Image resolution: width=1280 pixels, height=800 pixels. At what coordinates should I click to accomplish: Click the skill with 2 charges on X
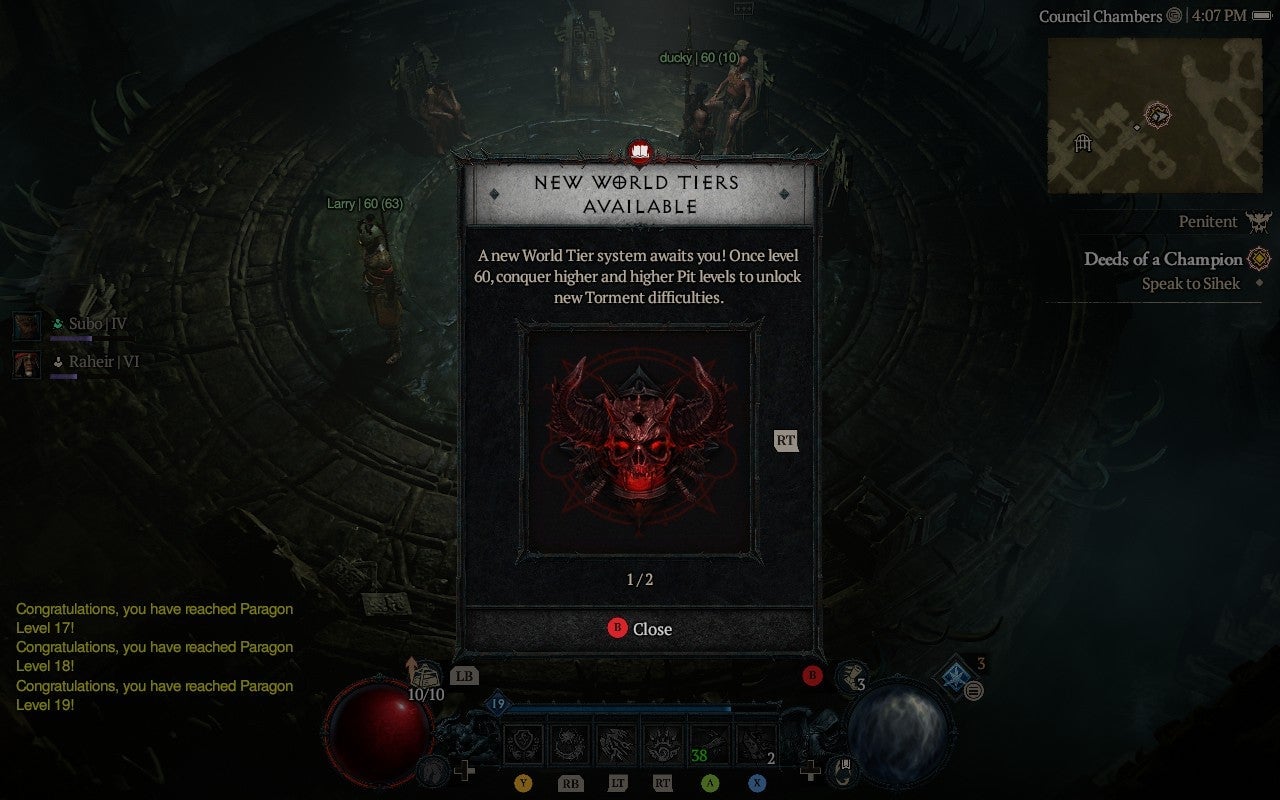coord(755,743)
